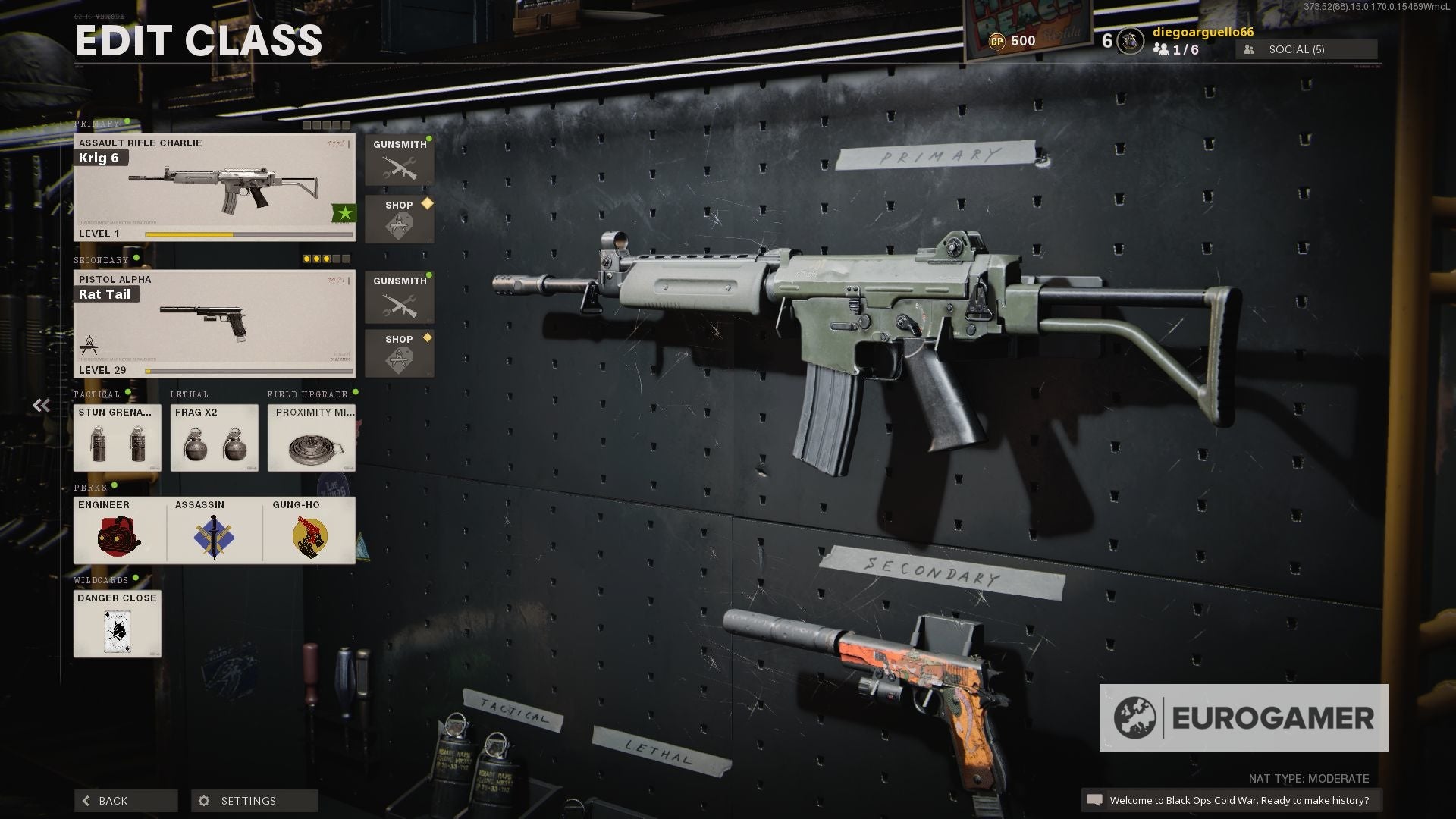Change the Proximity Mine field upgrade
The image size is (1456, 819).
311,438
